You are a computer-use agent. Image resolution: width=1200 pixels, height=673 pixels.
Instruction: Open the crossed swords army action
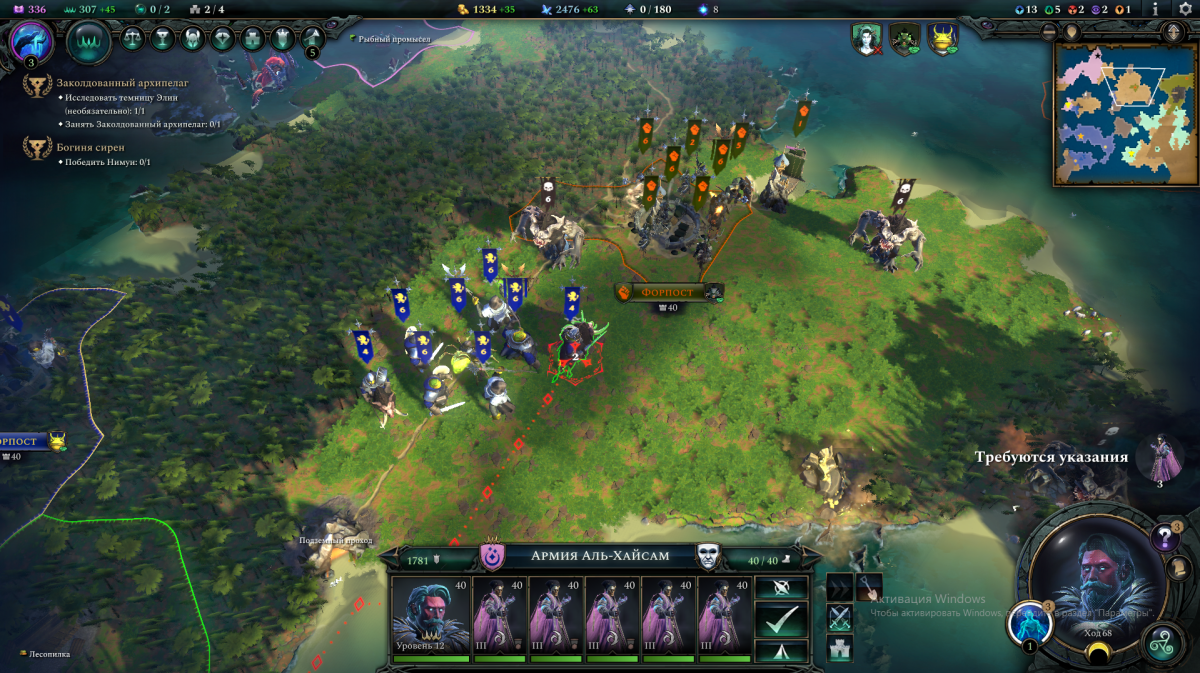click(840, 618)
